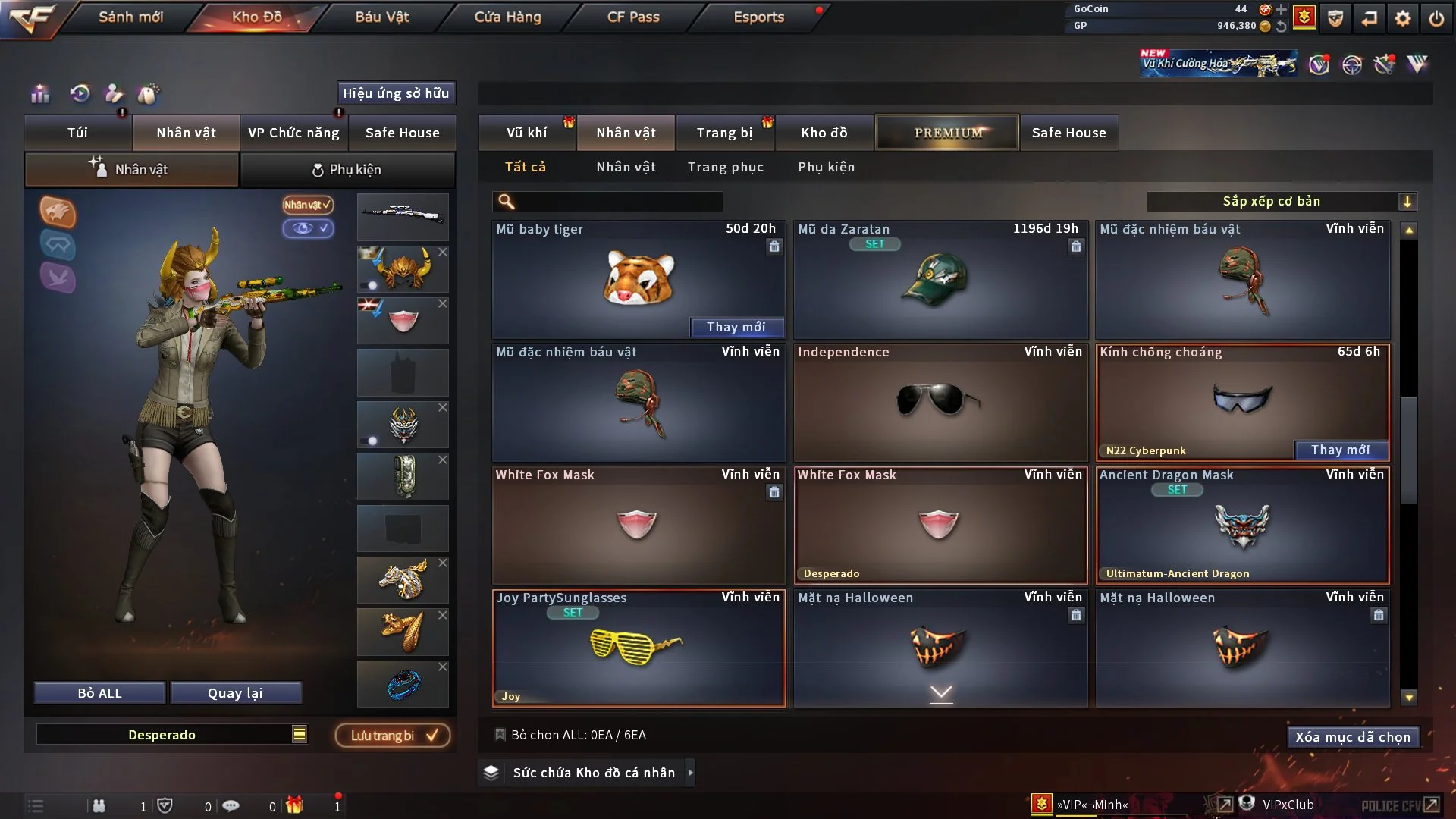The width and height of the screenshot is (1456, 819).
Task: Click the Quay lại button
Action: coord(235,693)
